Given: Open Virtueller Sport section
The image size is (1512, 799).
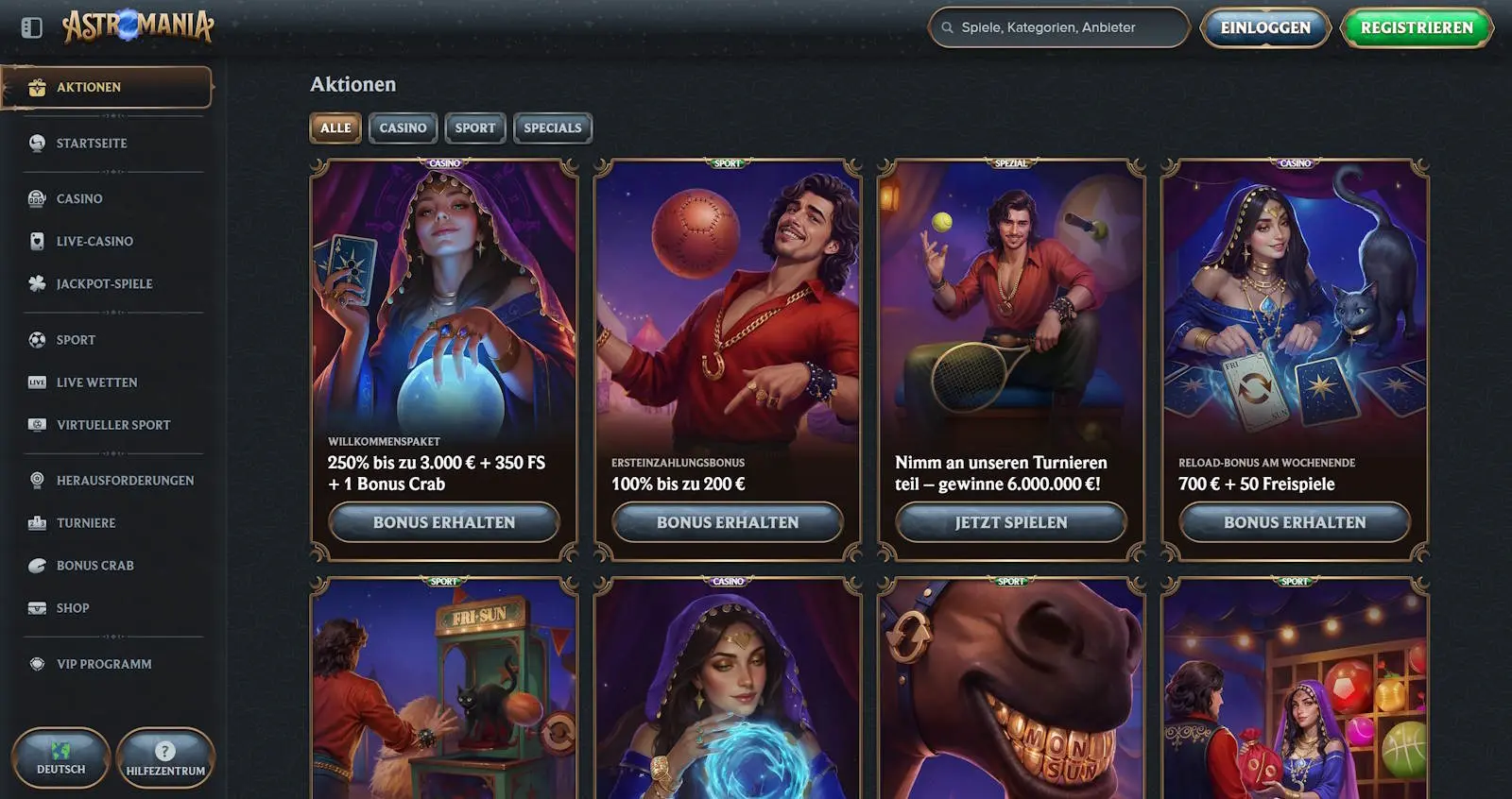Looking at the screenshot, I should click(x=113, y=425).
